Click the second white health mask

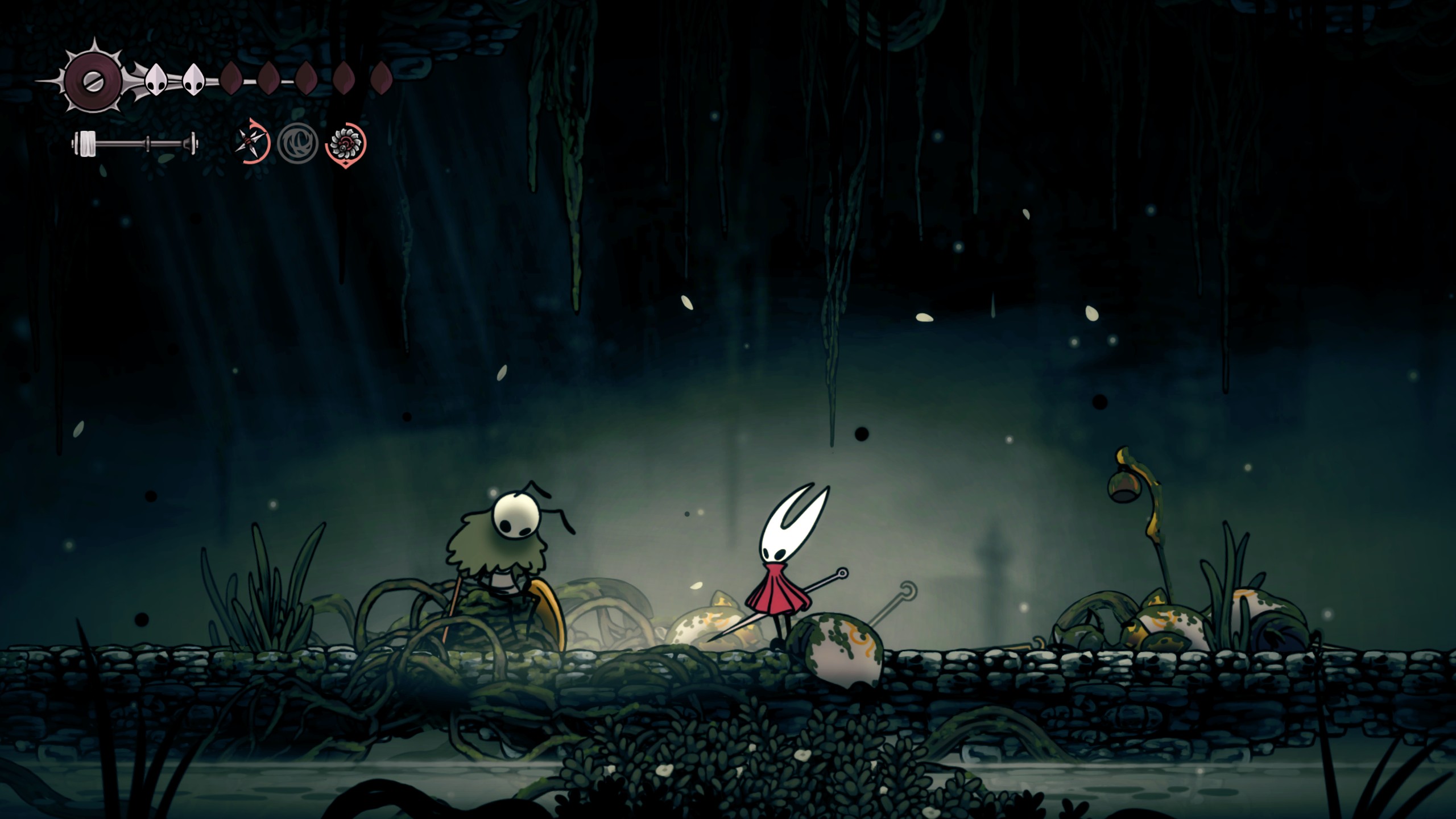coord(192,80)
